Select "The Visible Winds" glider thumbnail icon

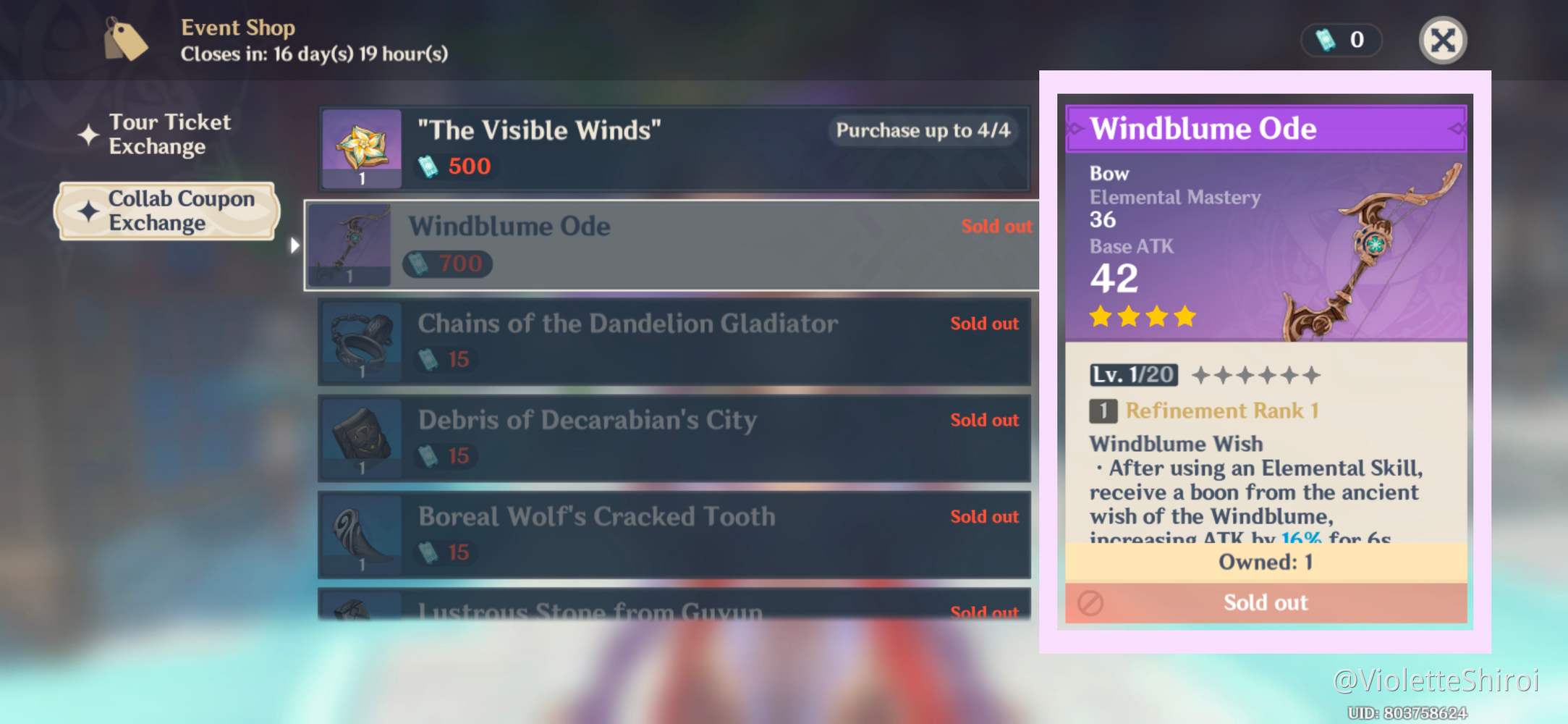click(361, 148)
